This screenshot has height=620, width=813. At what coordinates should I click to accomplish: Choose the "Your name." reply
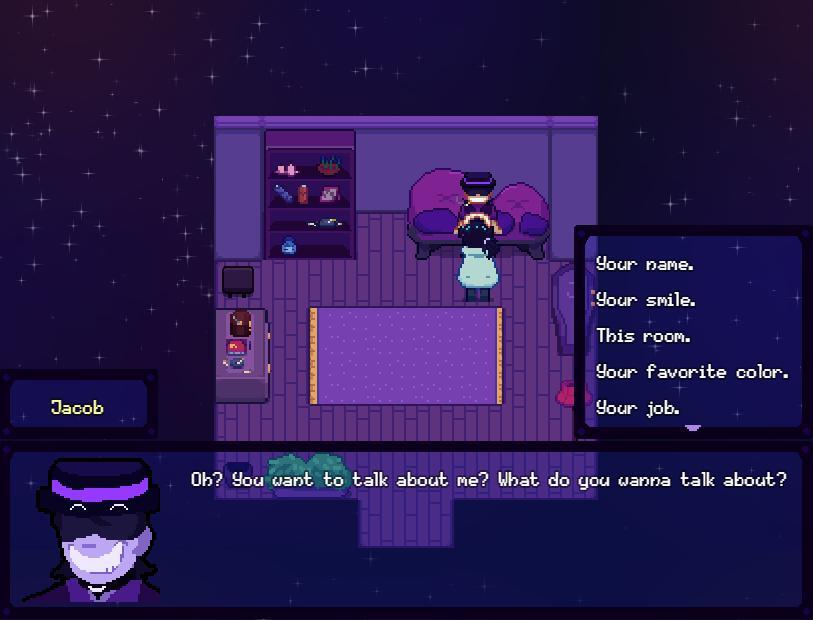point(645,264)
